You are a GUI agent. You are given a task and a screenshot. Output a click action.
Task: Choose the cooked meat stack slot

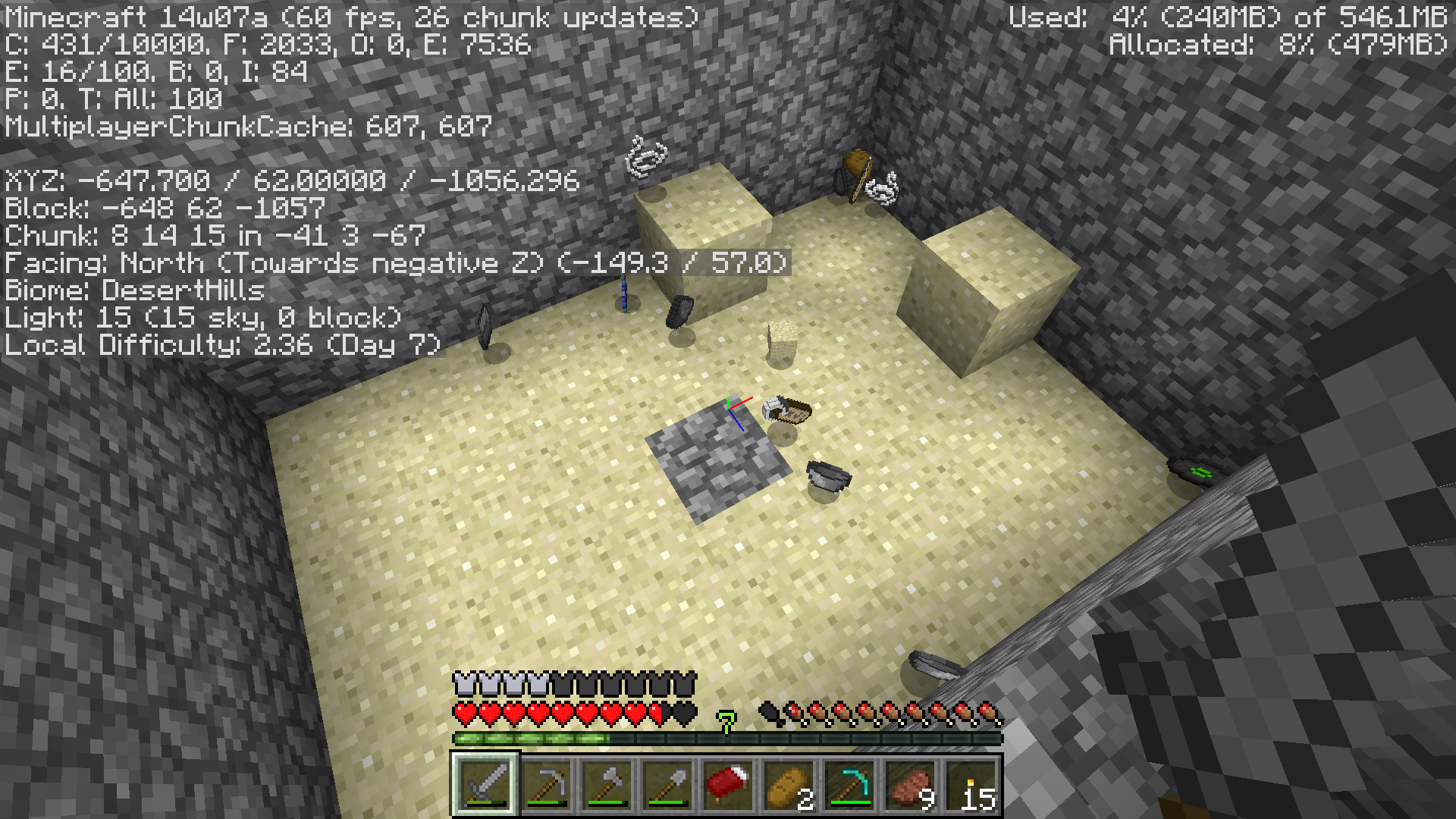click(x=910, y=785)
